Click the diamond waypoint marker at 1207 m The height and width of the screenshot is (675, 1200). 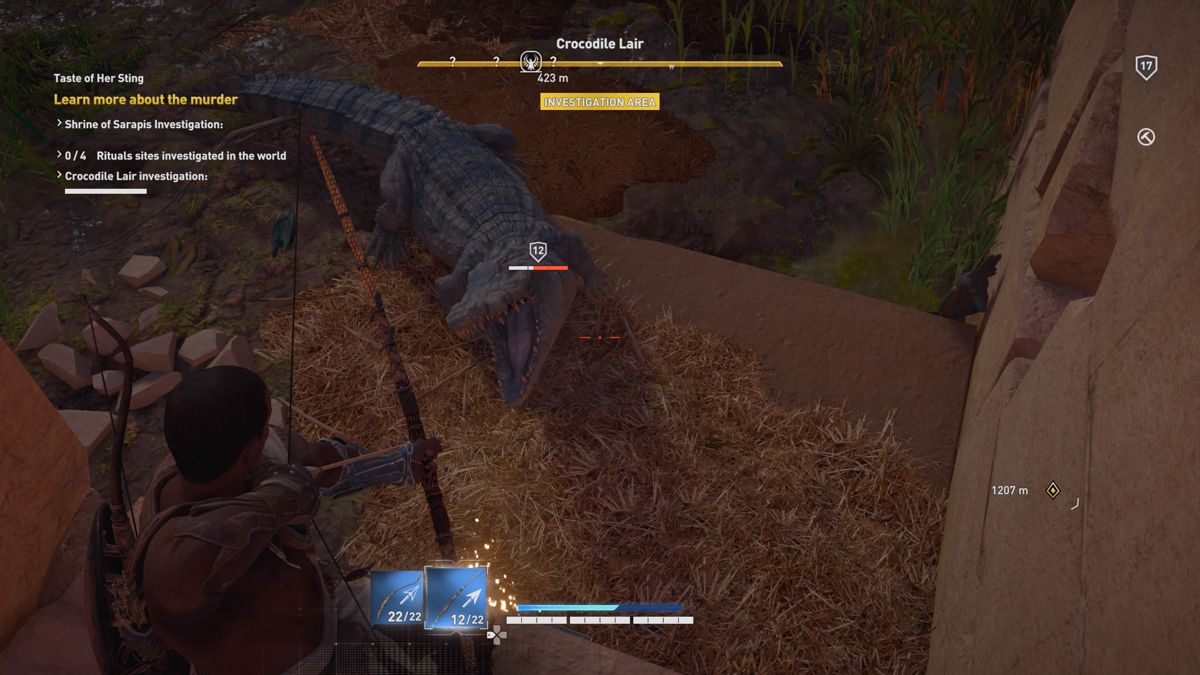1052,490
